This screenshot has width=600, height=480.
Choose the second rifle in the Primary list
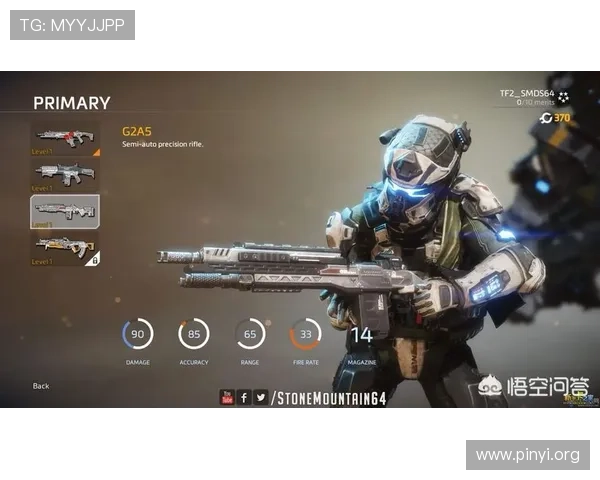point(65,174)
